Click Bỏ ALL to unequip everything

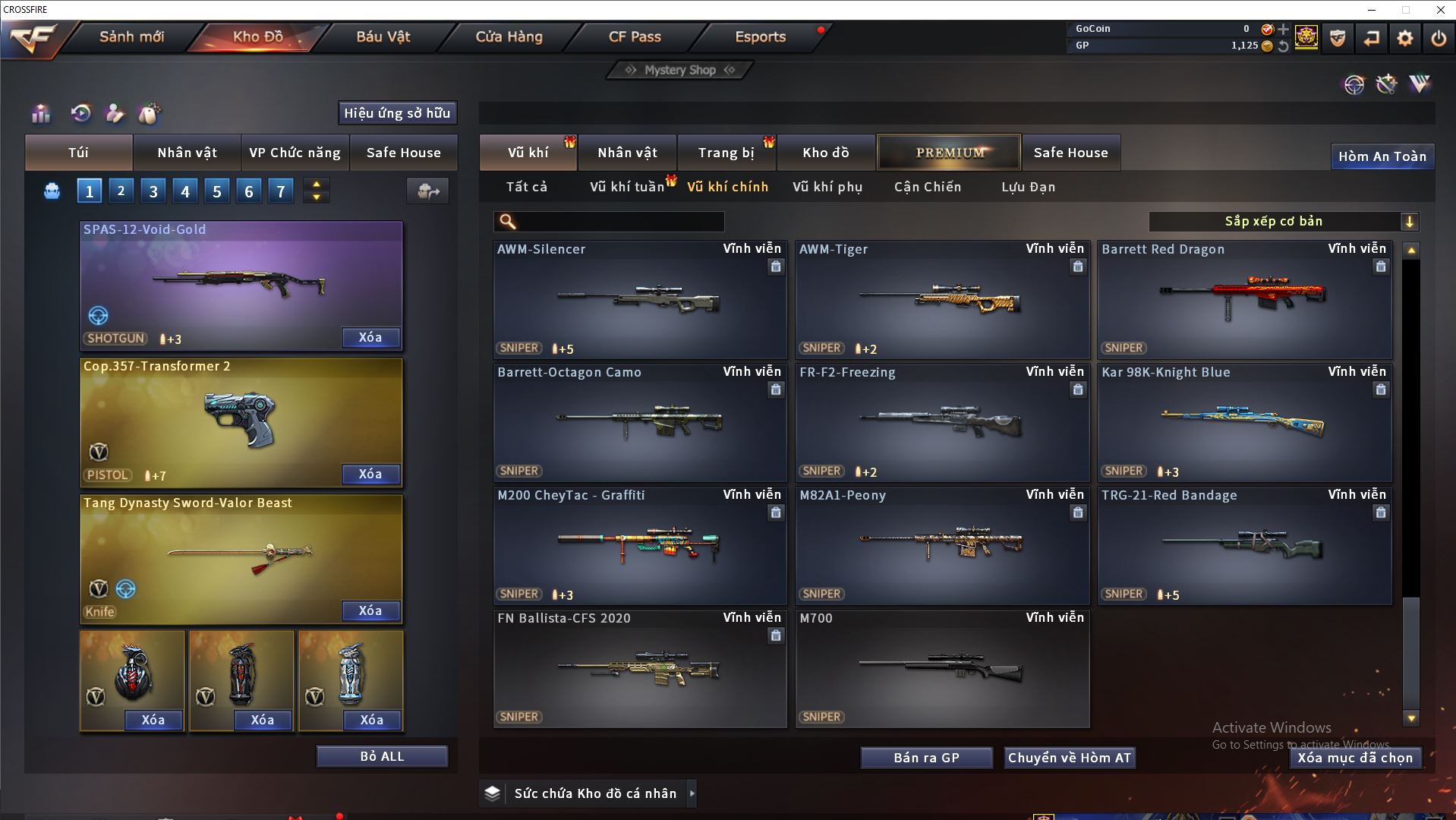pyautogui.click(x=382, y=756)
